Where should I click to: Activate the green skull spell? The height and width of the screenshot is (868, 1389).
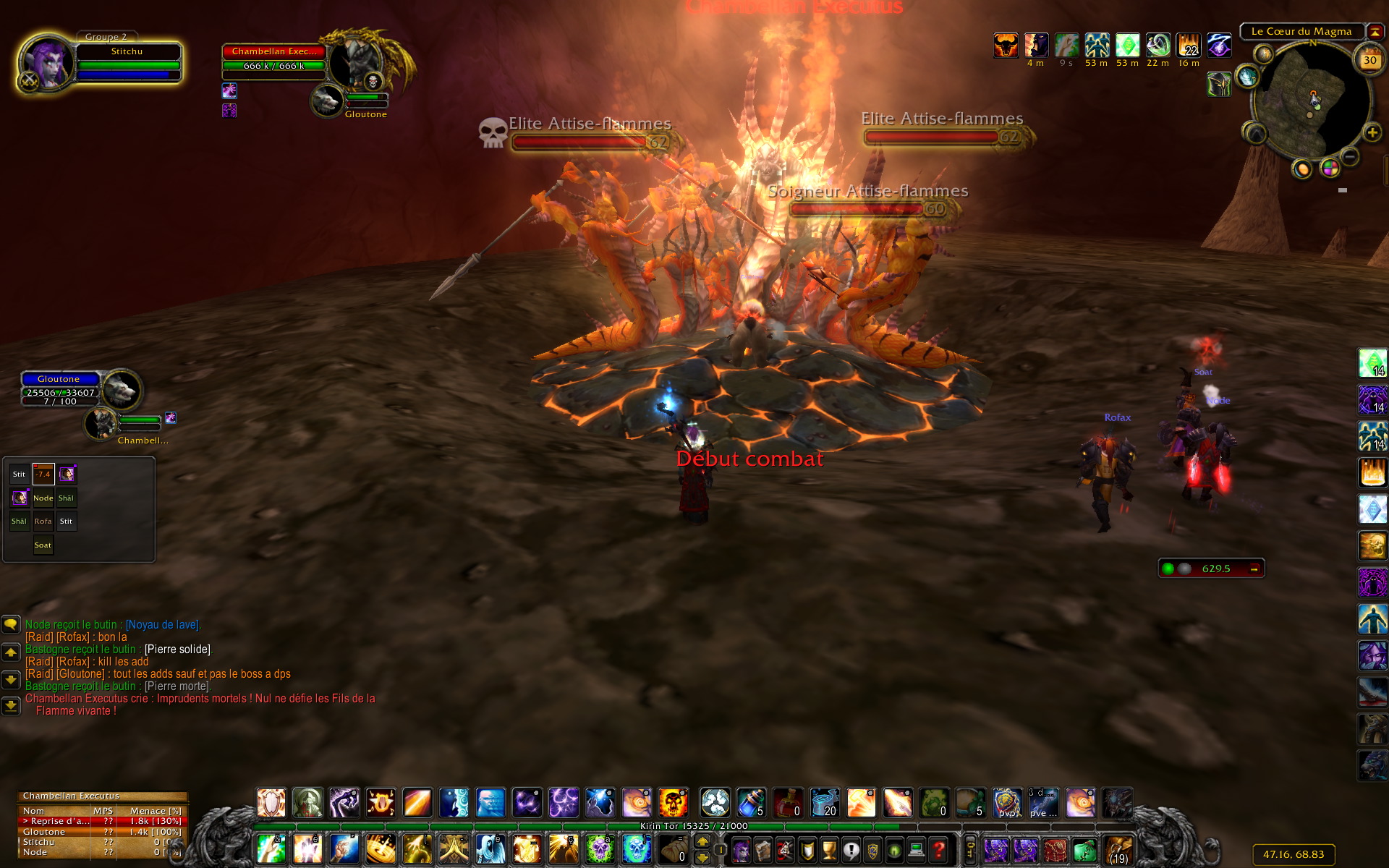599,848
